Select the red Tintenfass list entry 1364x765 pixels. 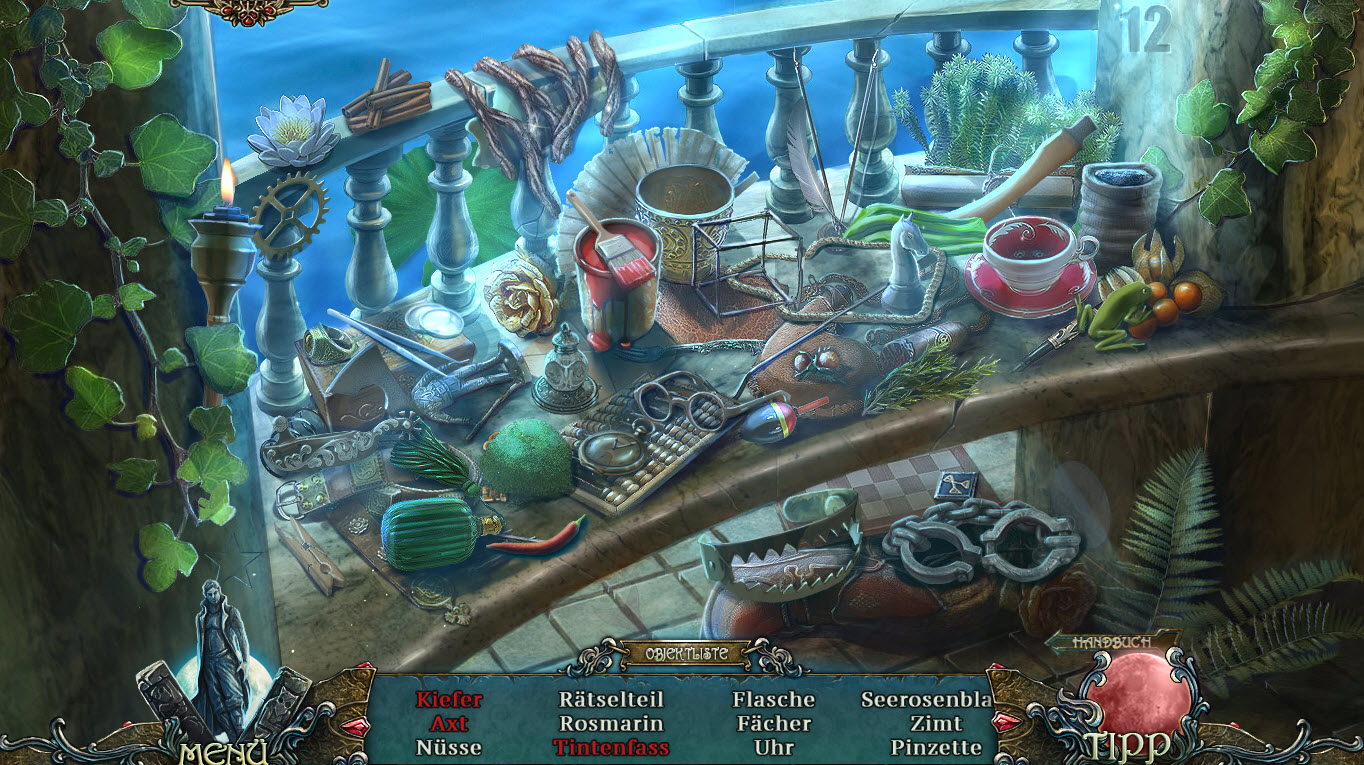pyautogui.click(x=611, y=747)
